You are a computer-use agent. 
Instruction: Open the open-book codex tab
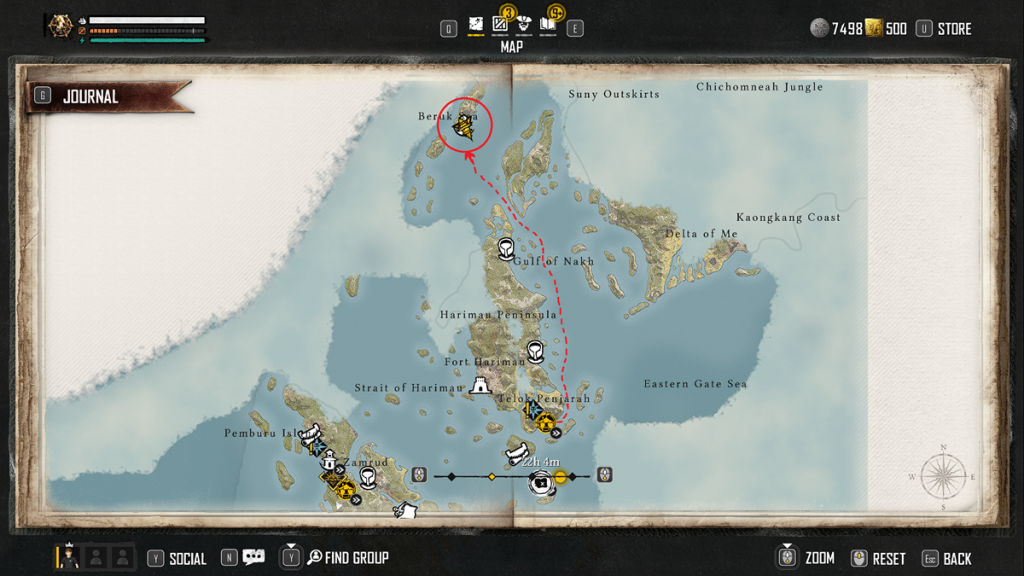click(x=548, y=25)
